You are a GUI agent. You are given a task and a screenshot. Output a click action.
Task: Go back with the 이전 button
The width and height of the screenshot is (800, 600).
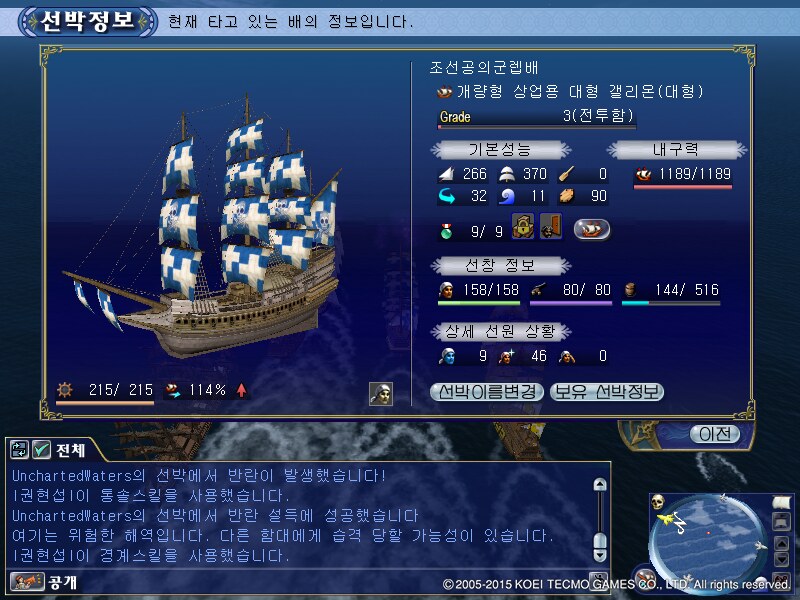[x=714, y=434]
